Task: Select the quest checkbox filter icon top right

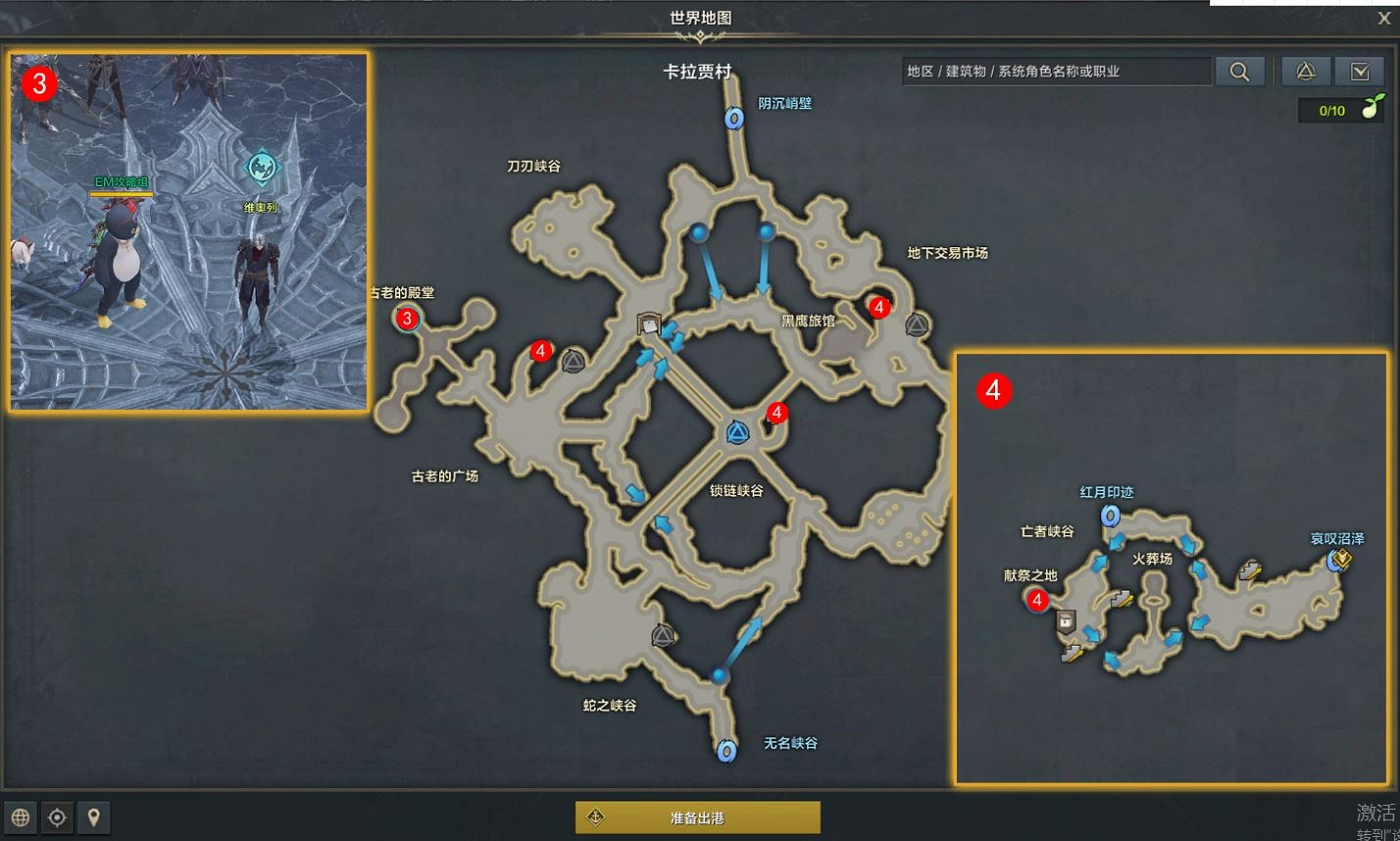Action: tap(1362, 71)
